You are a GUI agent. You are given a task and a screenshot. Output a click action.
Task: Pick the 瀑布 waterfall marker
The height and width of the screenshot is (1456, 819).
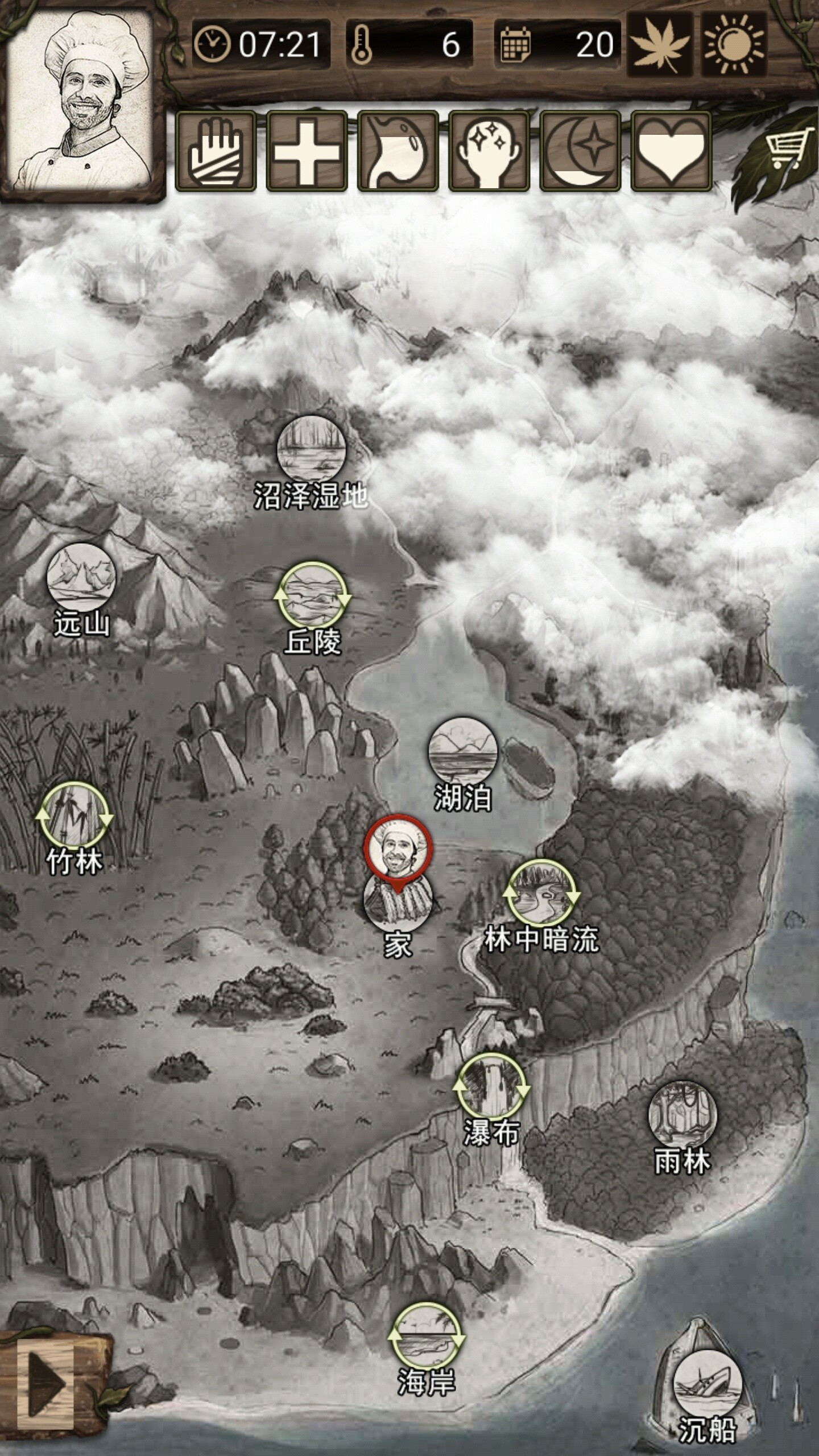tap(491, 1087)
